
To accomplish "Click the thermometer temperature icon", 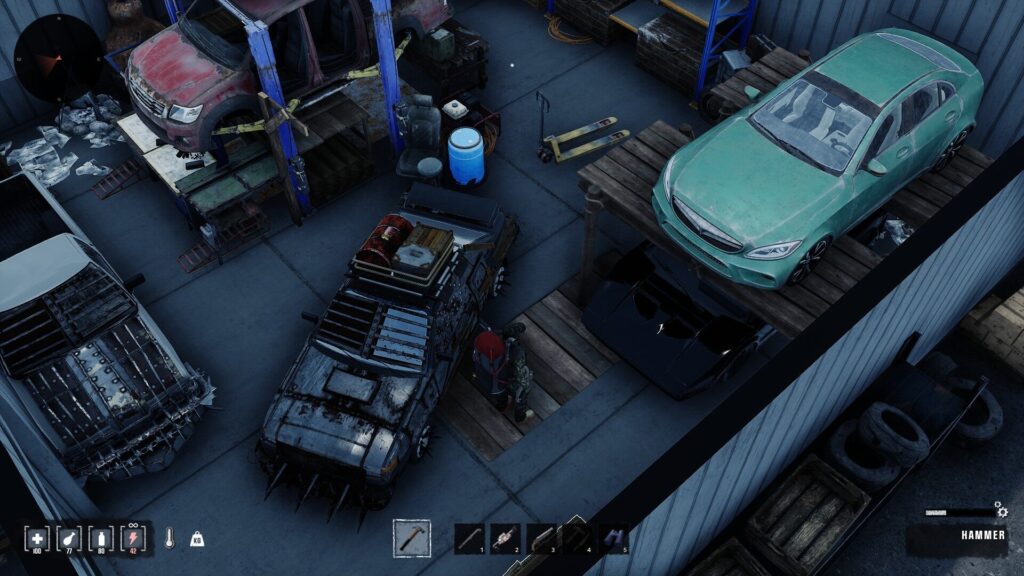I will pos(170,538).
